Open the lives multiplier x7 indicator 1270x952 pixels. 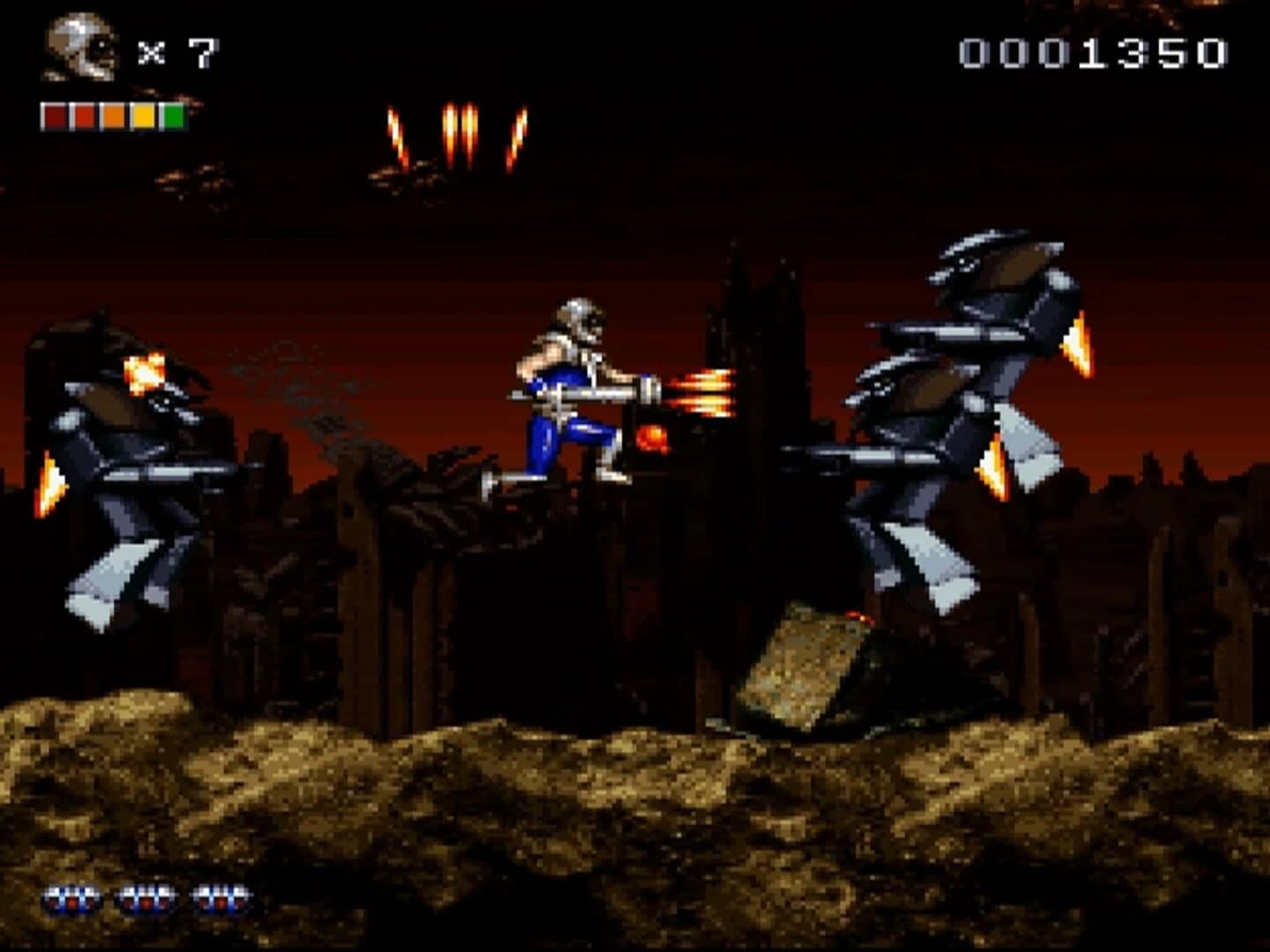click(x=181, y=53)
